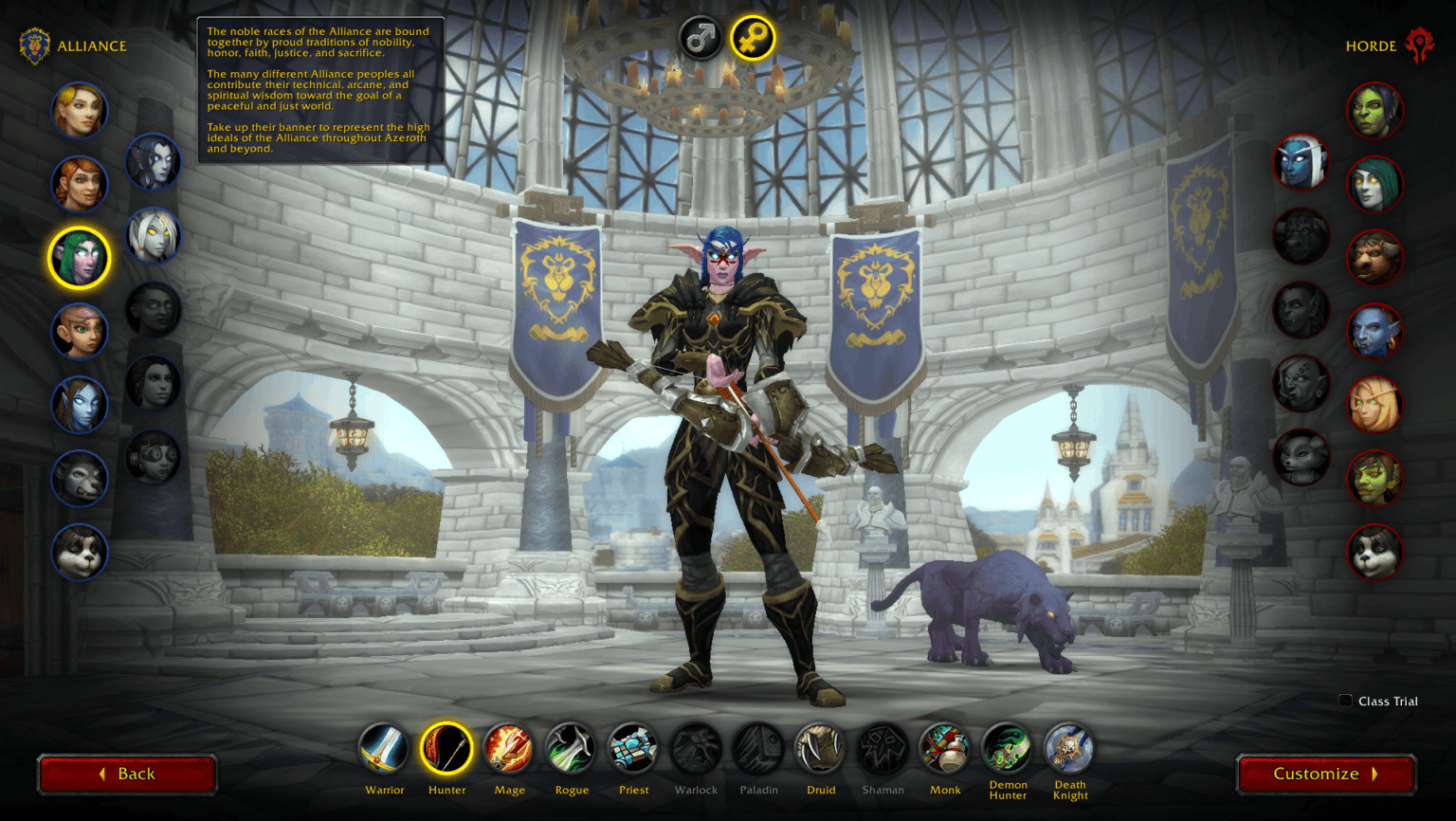
Task: Select the Priest class icon
Action: (x=633, y=748)
